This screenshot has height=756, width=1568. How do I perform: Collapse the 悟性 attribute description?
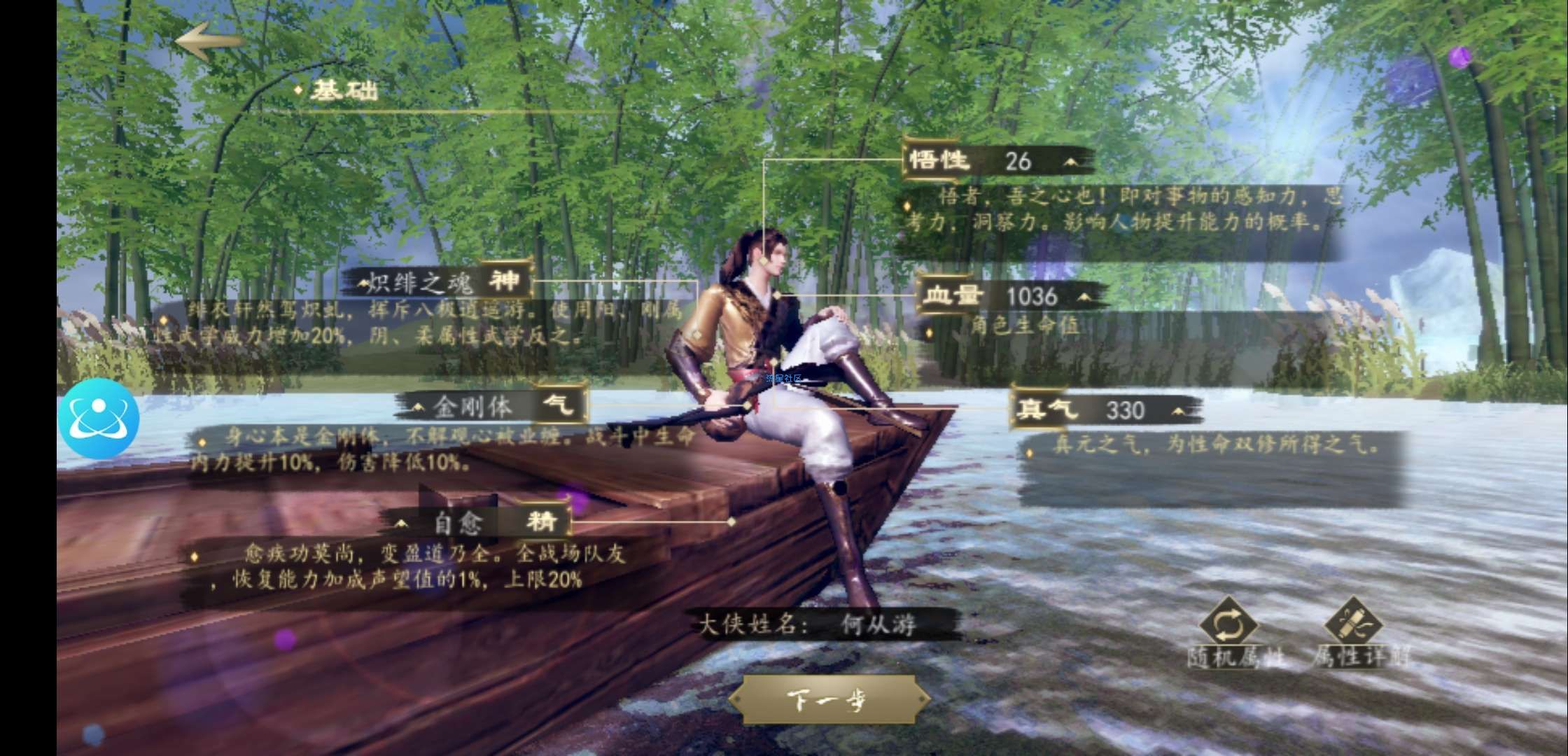pyautogui.click(x=1070, y=162)
